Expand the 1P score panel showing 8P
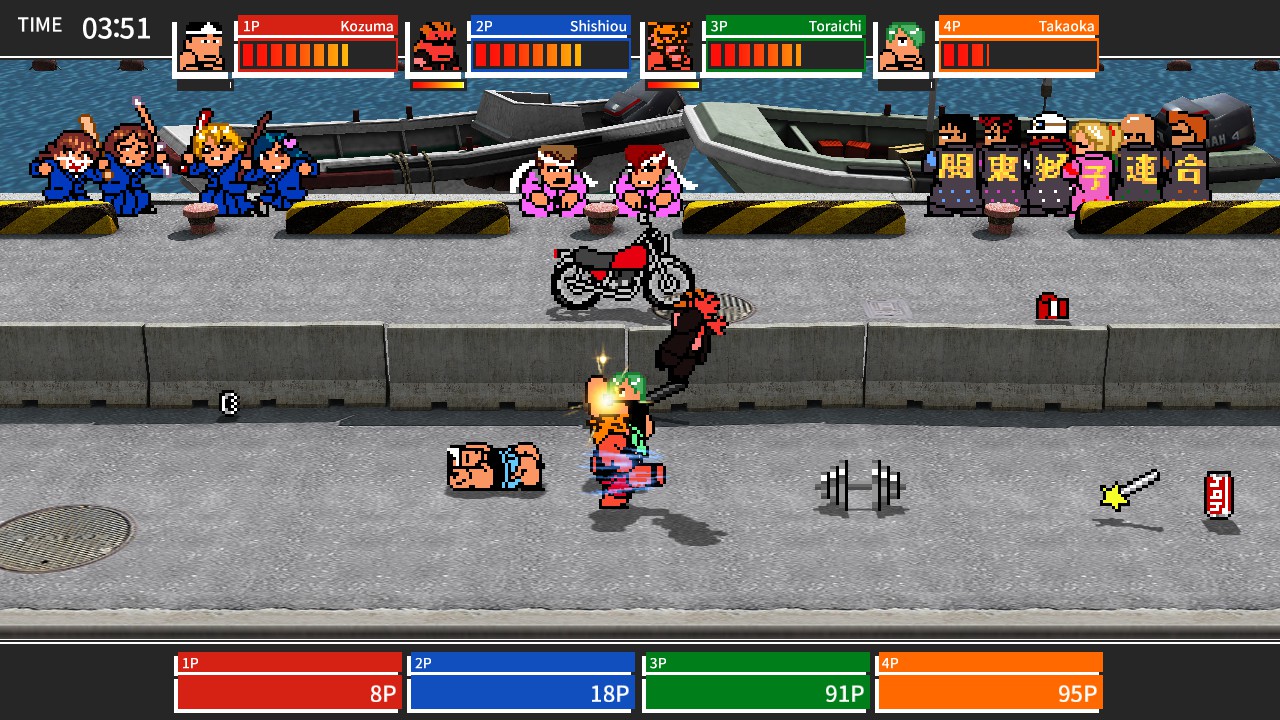Image resolution: width=1280 pixels, height=720 pixels. [x=287, y=678]
